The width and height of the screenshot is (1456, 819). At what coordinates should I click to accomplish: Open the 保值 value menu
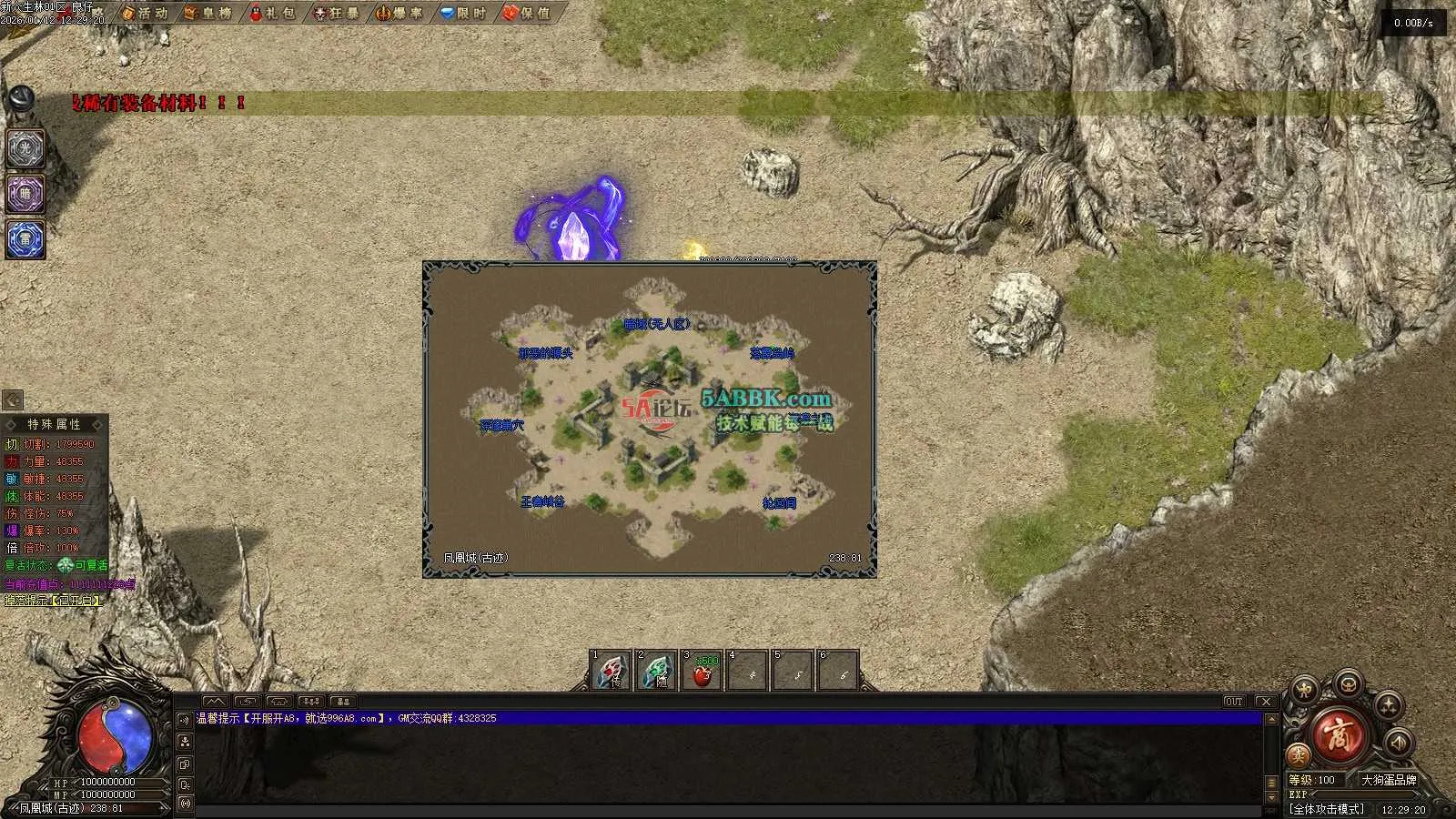tap(528, 13)
